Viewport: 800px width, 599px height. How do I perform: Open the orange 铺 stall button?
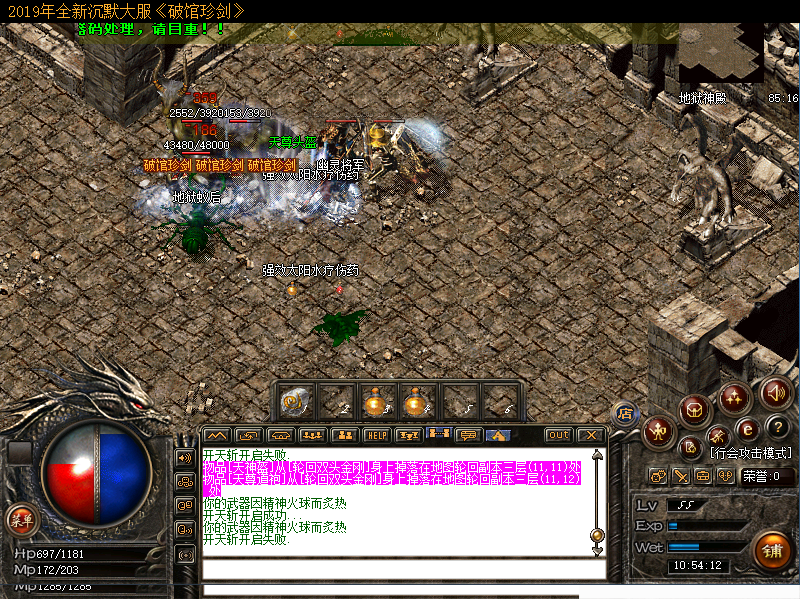pyautogui.click(x=771, y=549)
